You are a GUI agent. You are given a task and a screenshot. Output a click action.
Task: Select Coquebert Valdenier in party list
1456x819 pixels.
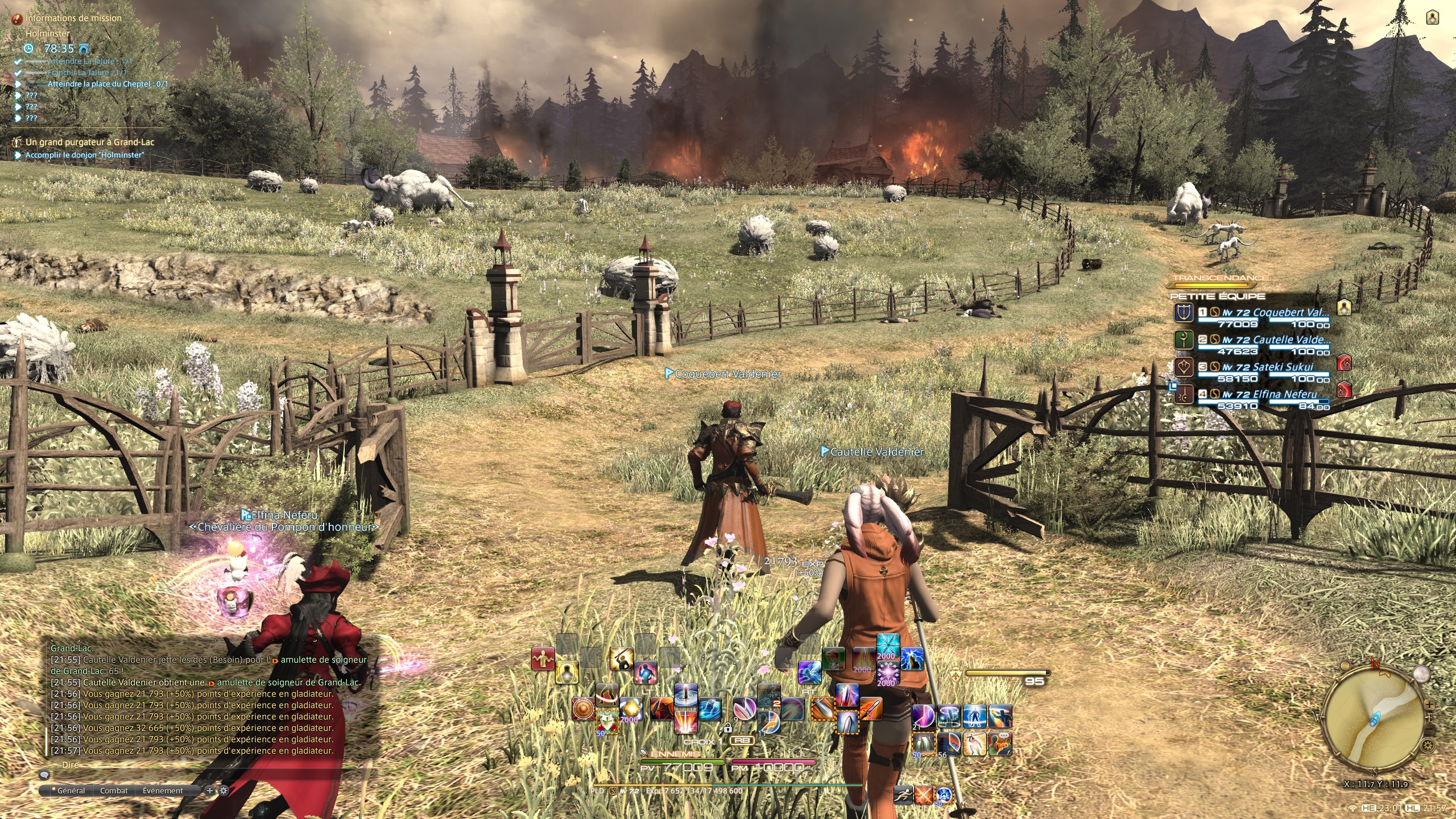1290,312
